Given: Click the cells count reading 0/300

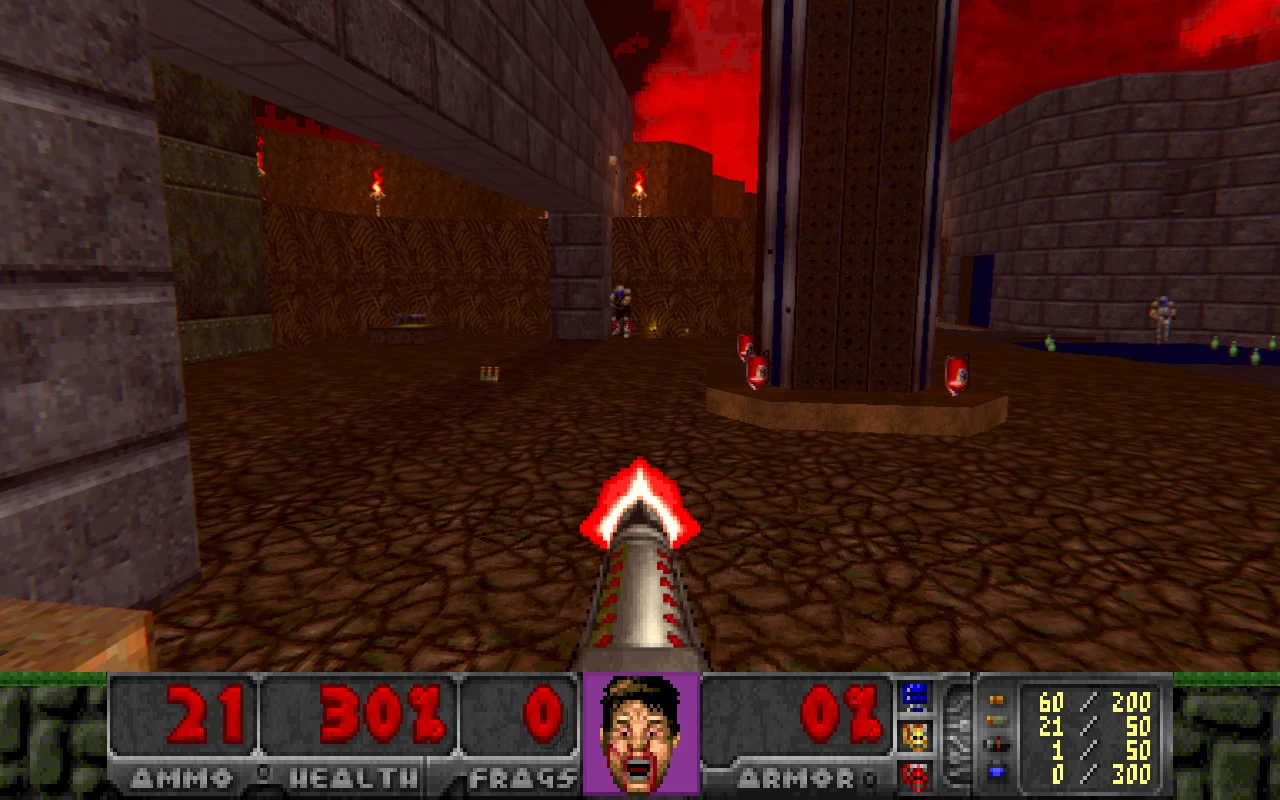Looking at the screenshot, I should click(1100, 775).
